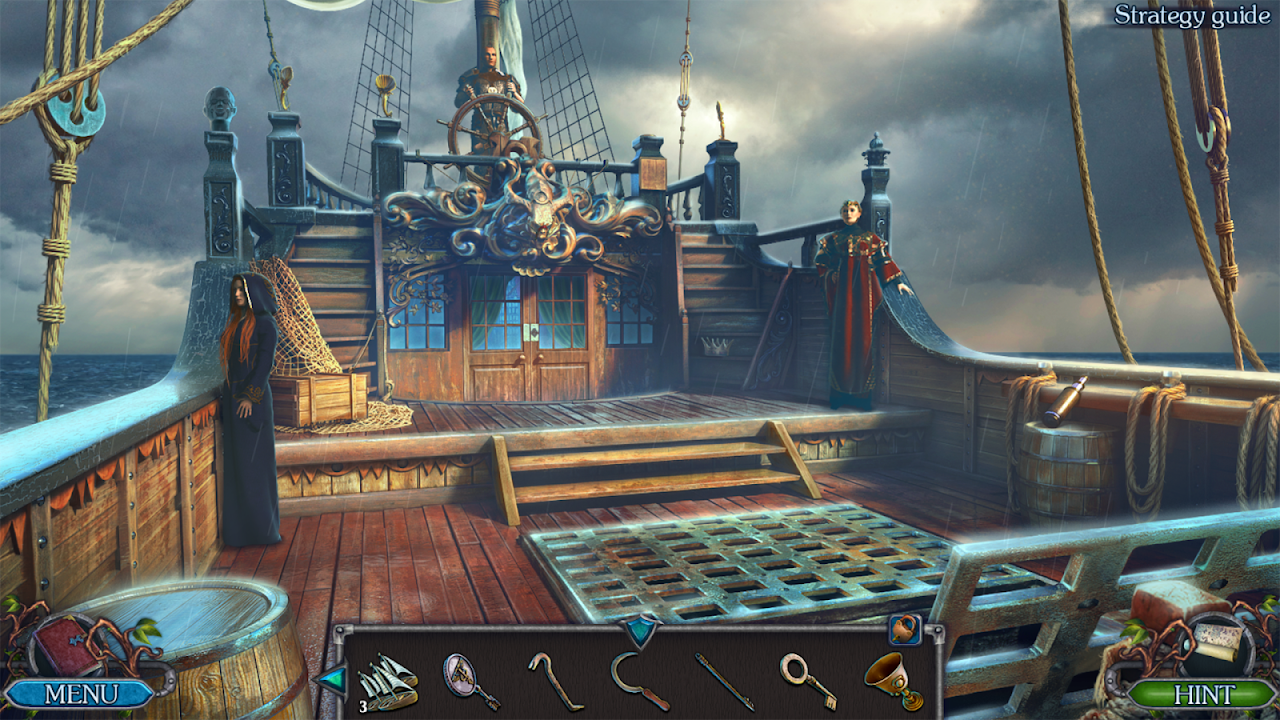Use the green HINT button
1280x720 pixels.
click(x=1203, y=694)
